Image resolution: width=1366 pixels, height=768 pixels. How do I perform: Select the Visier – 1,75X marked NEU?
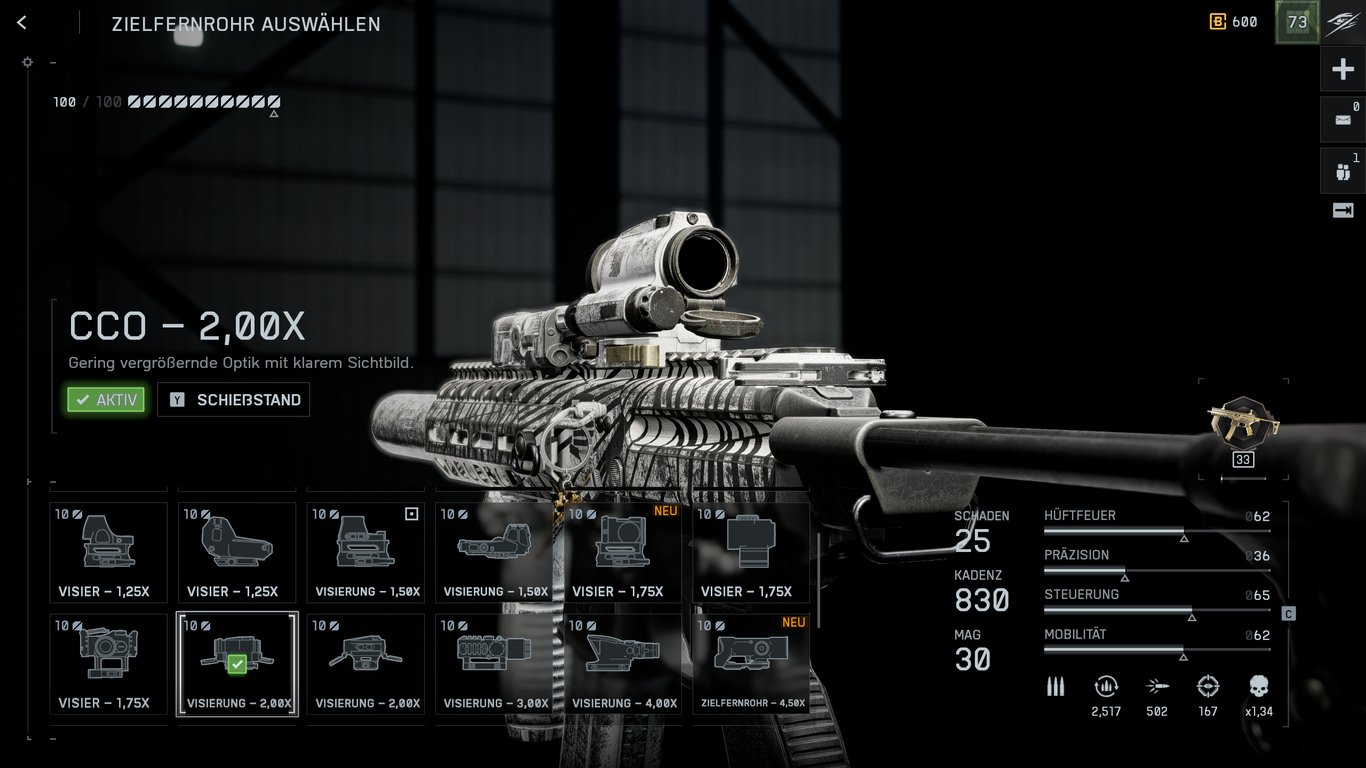tap(623, 552)
